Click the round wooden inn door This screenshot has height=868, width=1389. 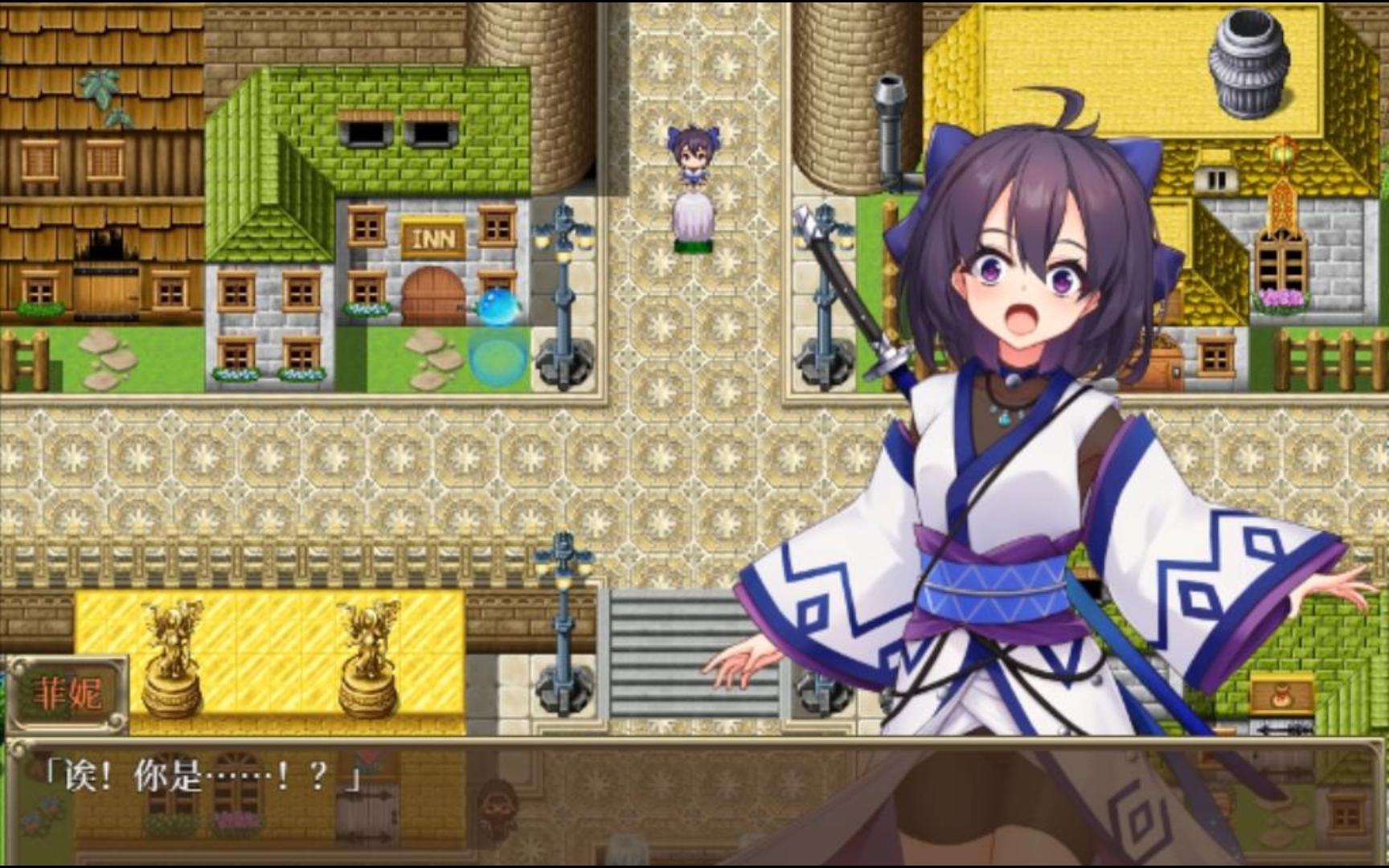click(x=432, y=296)
